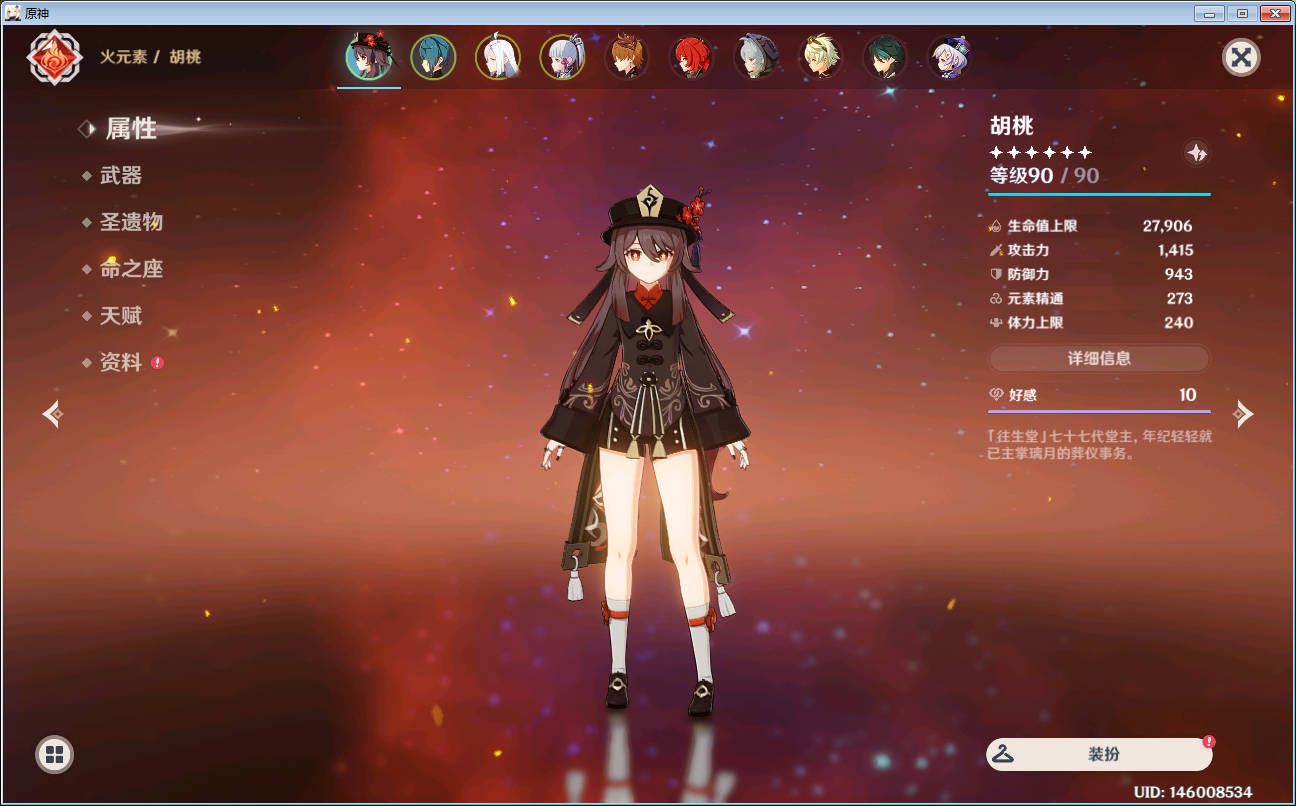Select the 圣遗物 artifacts entry
1296x806 pixels.
pyautogui.click(x=131, y=222)
